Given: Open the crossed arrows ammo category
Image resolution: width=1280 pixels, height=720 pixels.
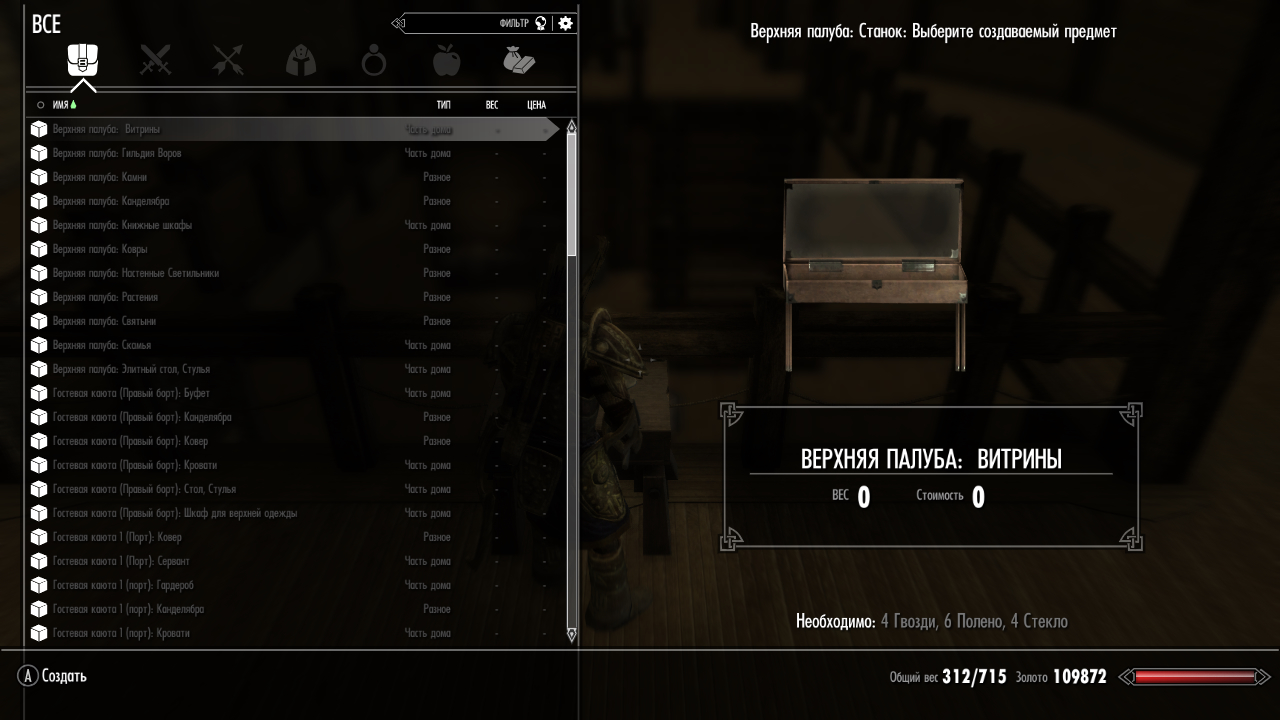Looking at the screenshot, I should (x=228, y=61).
